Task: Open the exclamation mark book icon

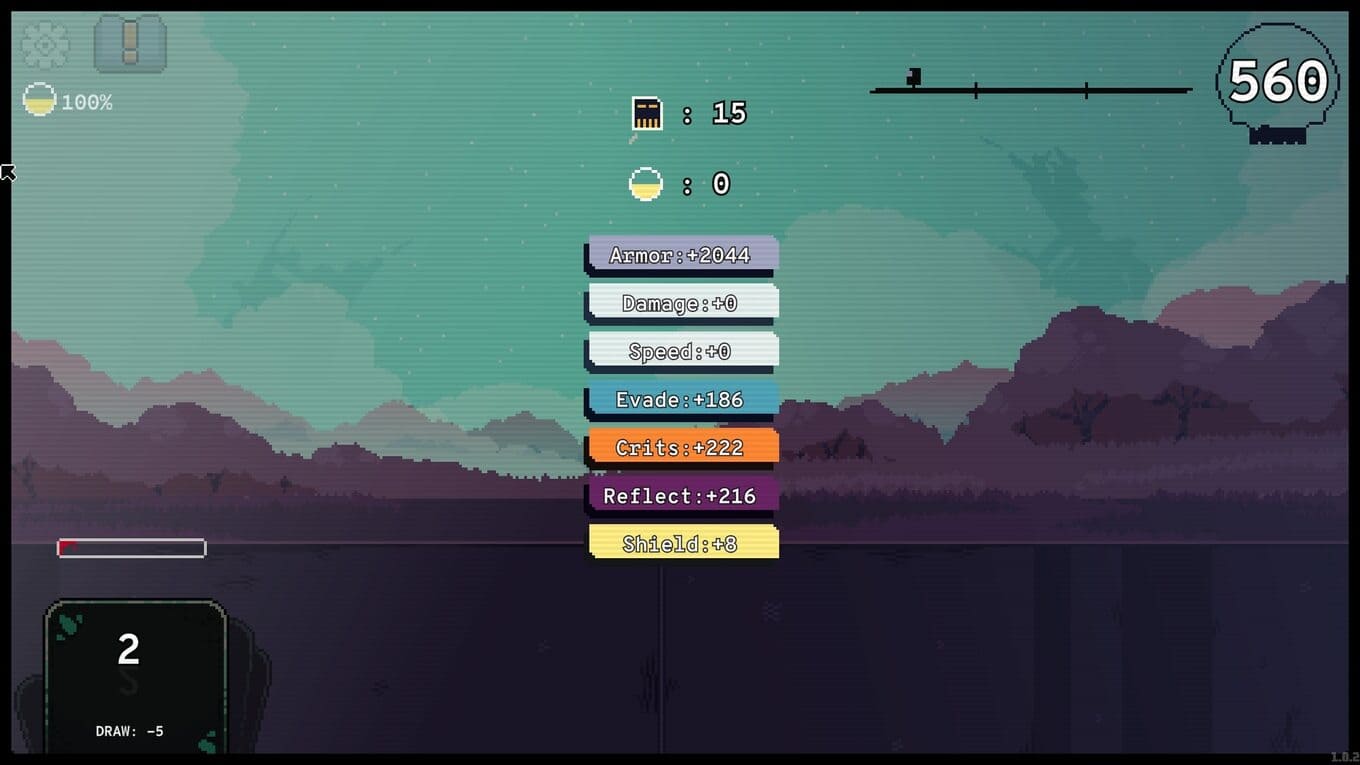Action: [130, 43]
